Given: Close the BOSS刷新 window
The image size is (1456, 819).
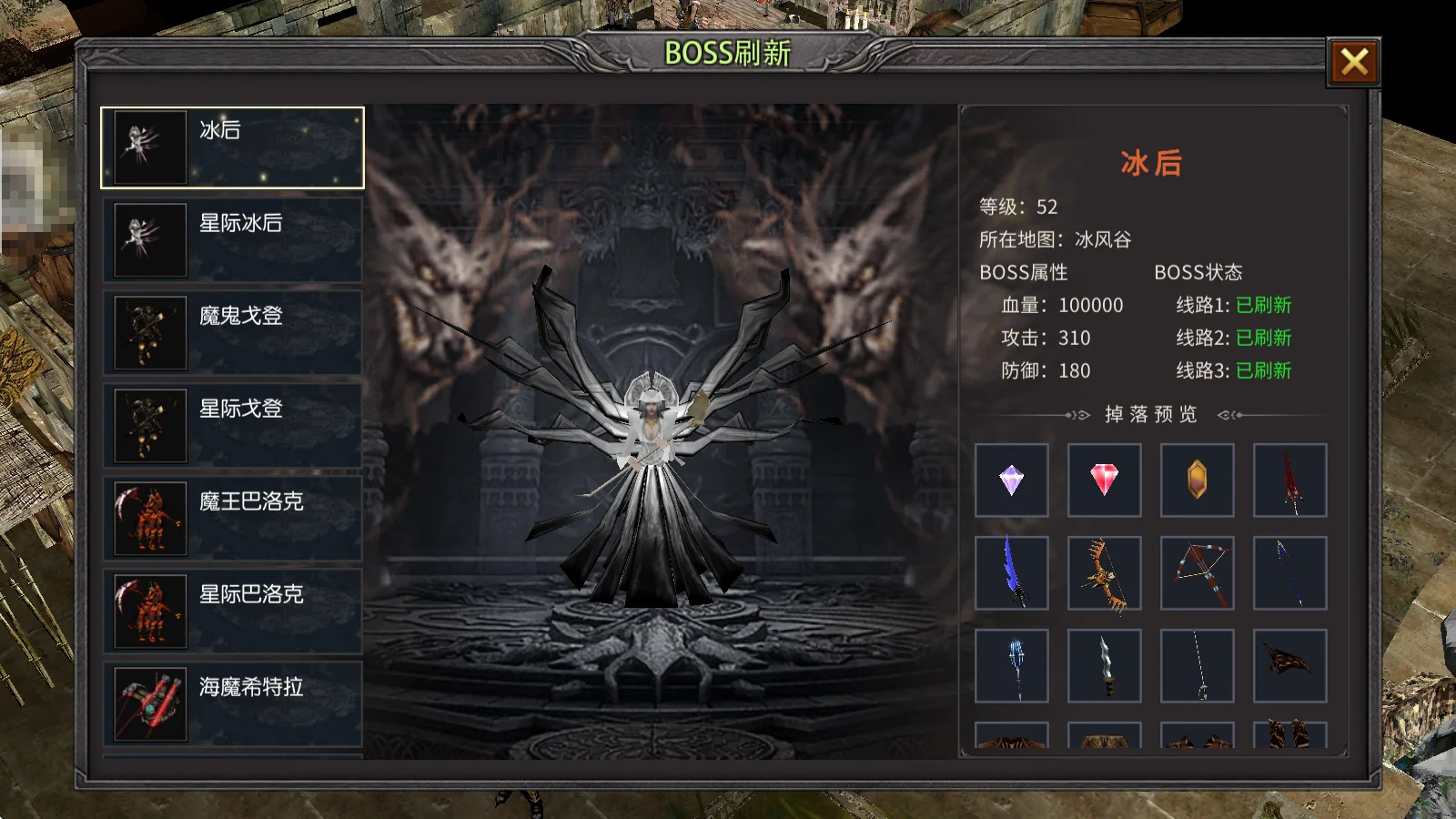Looking at the screenshot, I should 1353,62.
